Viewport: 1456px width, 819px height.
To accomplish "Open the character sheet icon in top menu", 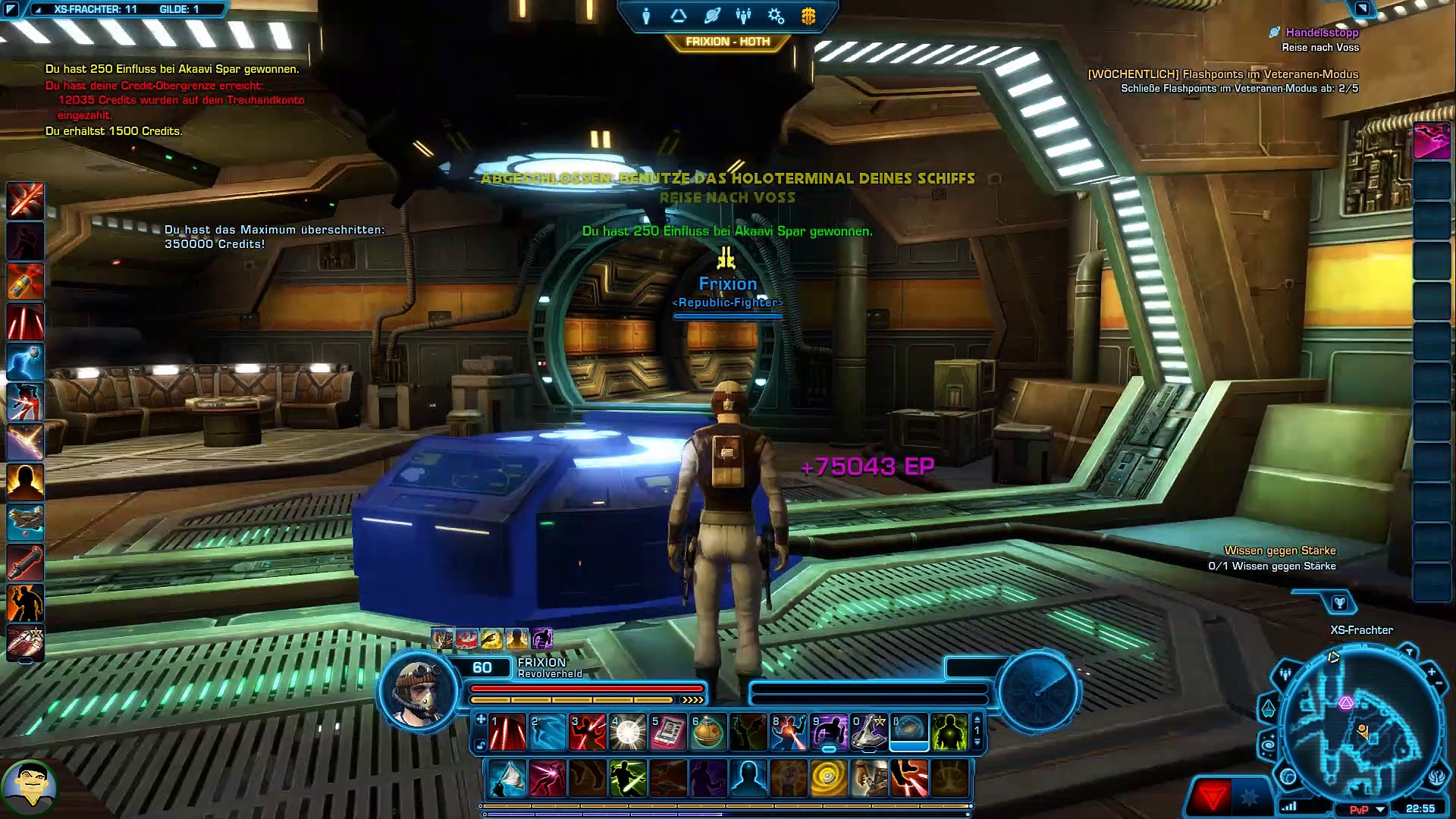I will [x=646, y=16].
